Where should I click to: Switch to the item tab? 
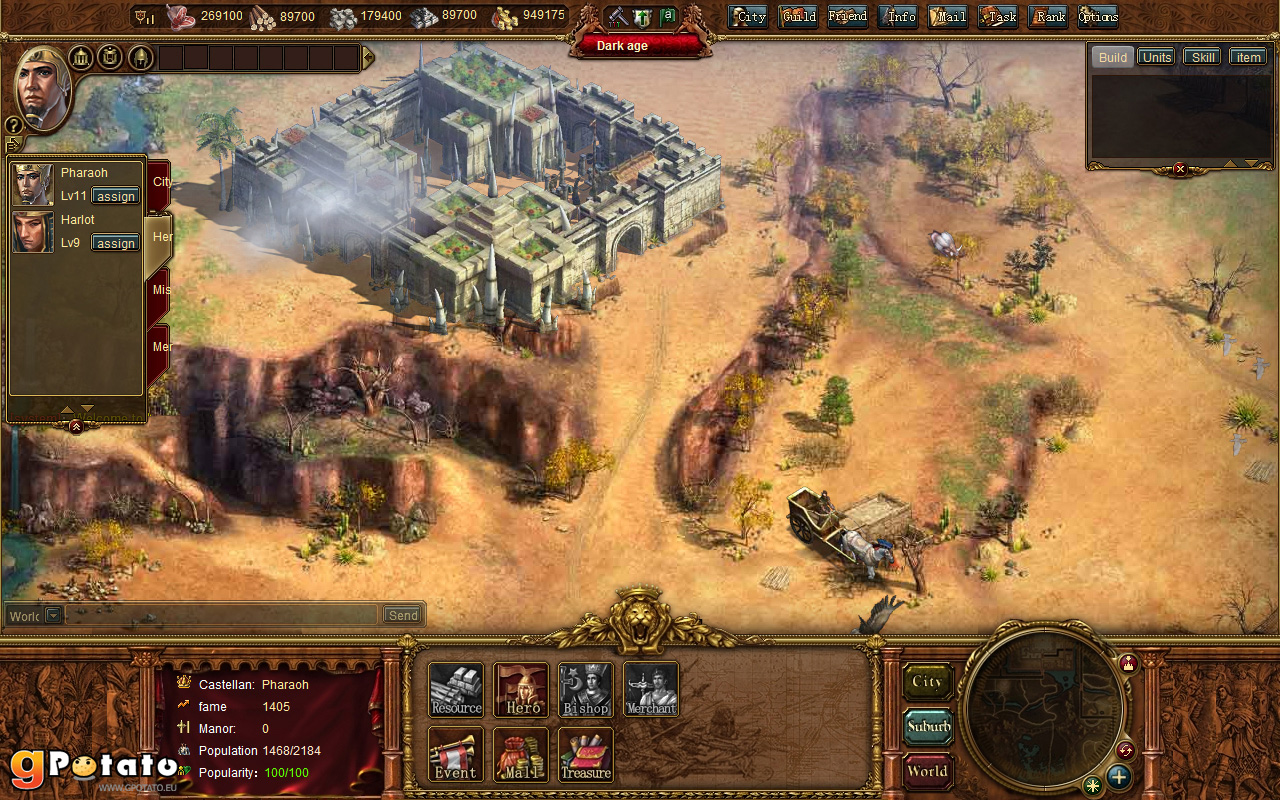[x=1248, y=57]
